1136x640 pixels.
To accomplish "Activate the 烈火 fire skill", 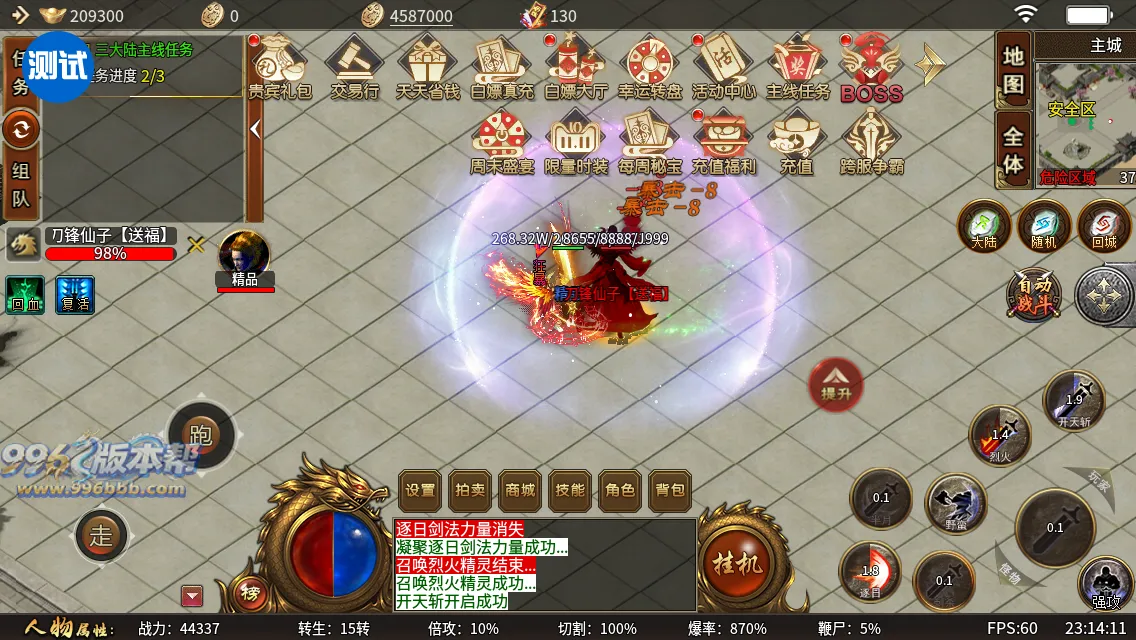I will 1000,435.
